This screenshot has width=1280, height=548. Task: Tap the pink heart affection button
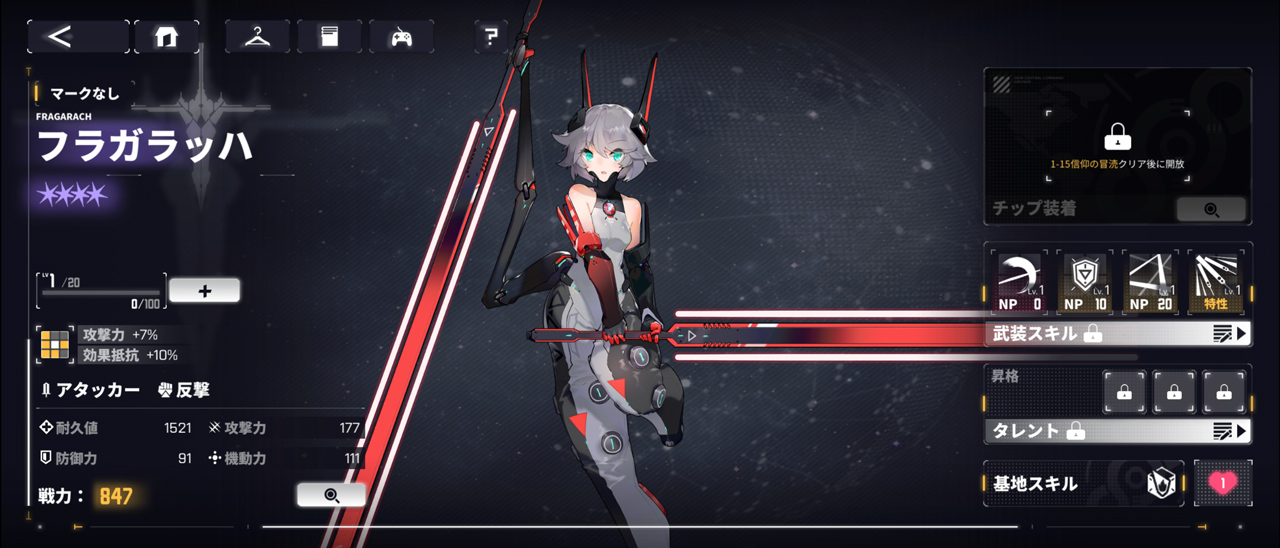(1222, 484)
